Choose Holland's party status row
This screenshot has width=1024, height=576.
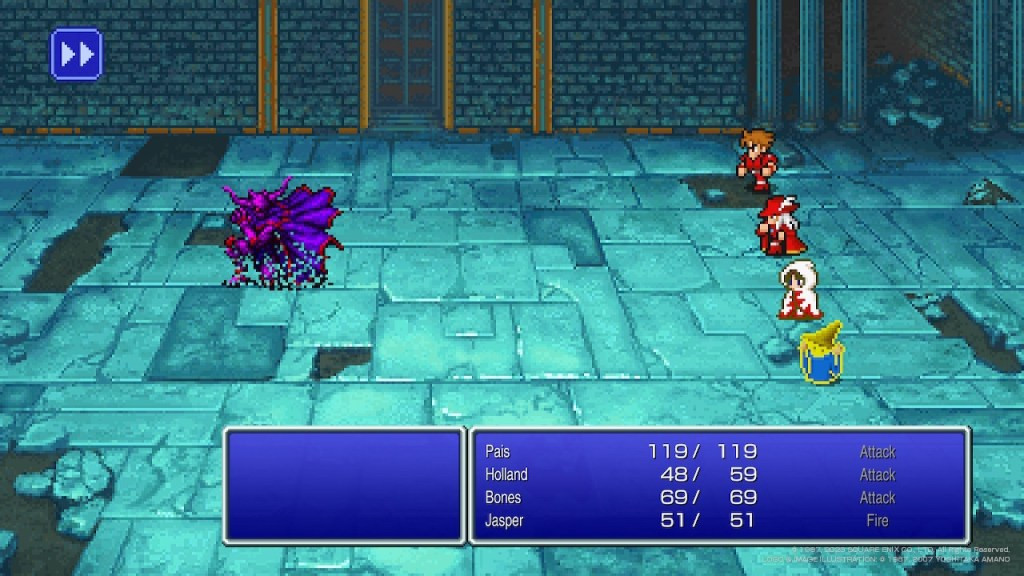pyautogui.click(x=506, y=475)
